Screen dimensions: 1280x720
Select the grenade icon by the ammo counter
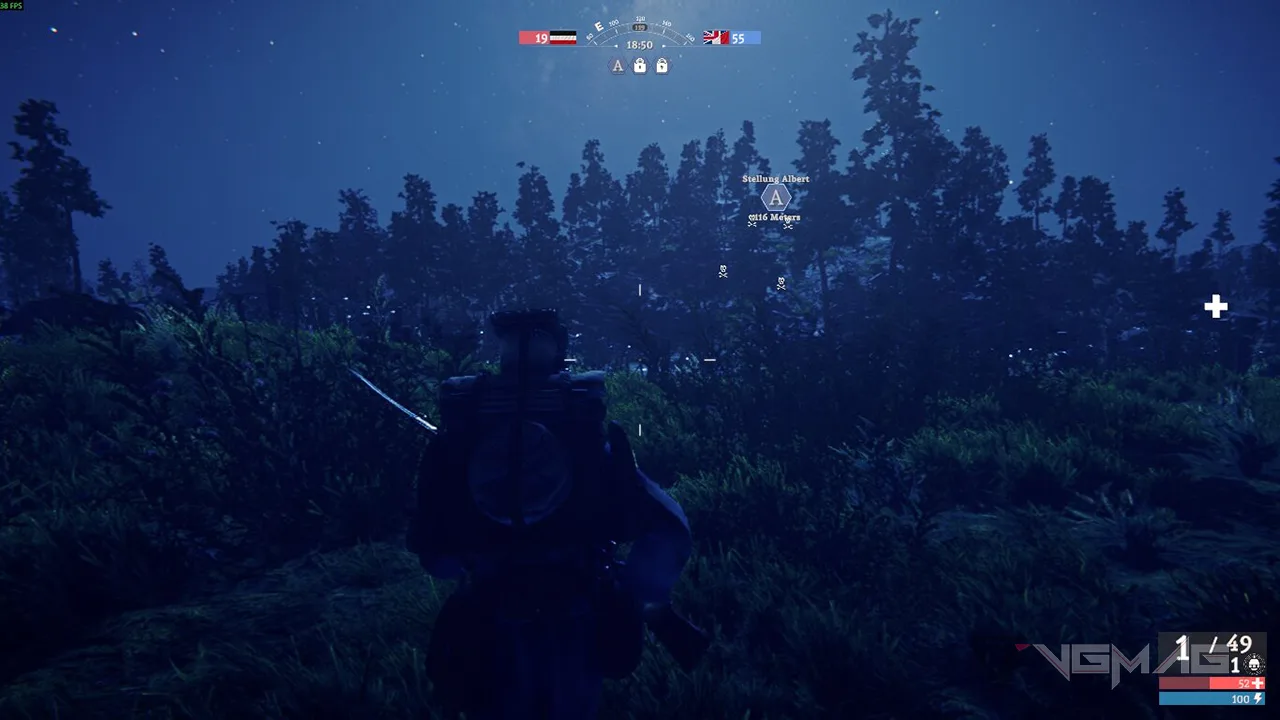(x=1254, y=665)
